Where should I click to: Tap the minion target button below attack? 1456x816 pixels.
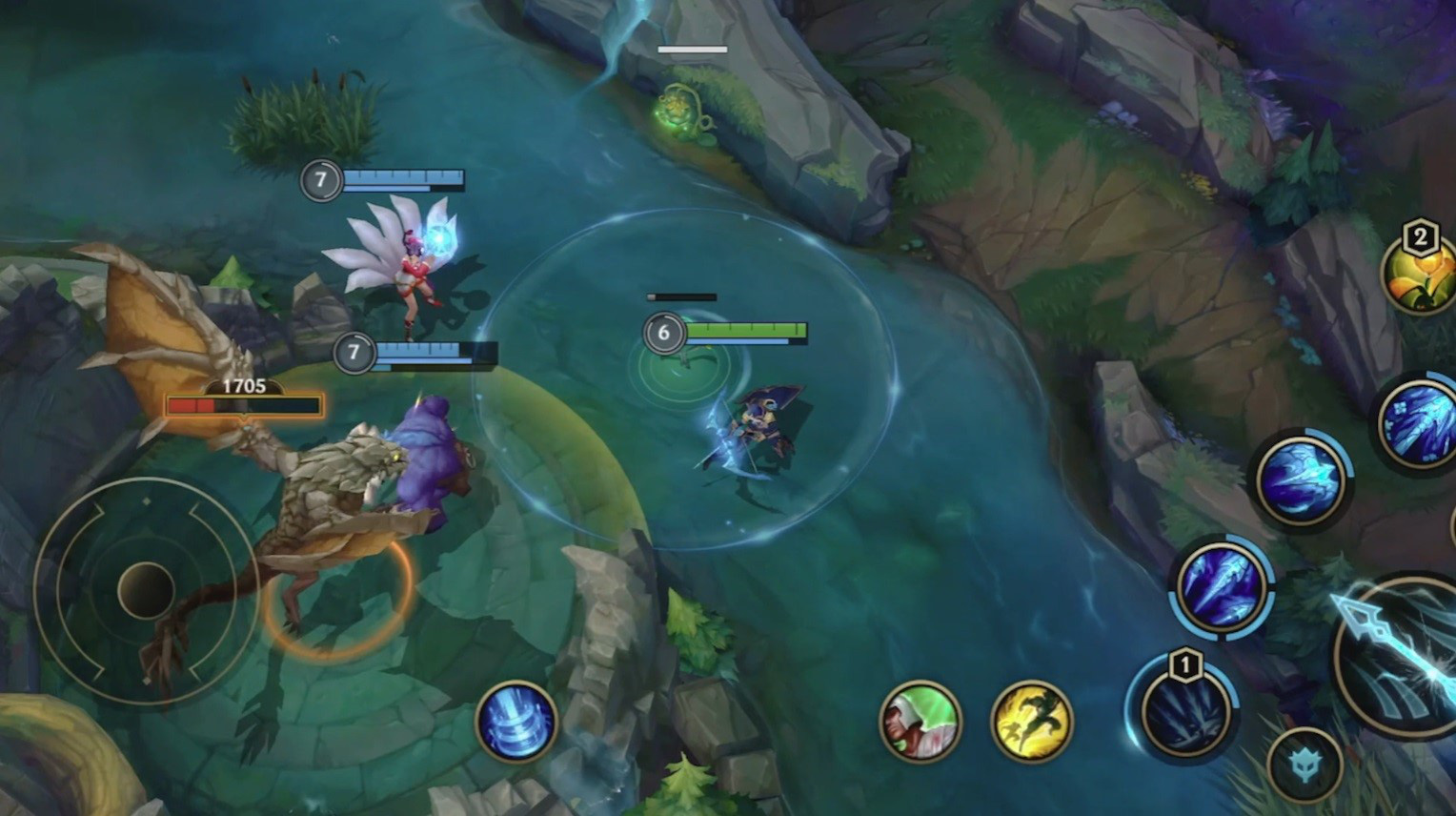click(x=1304, y=764)
